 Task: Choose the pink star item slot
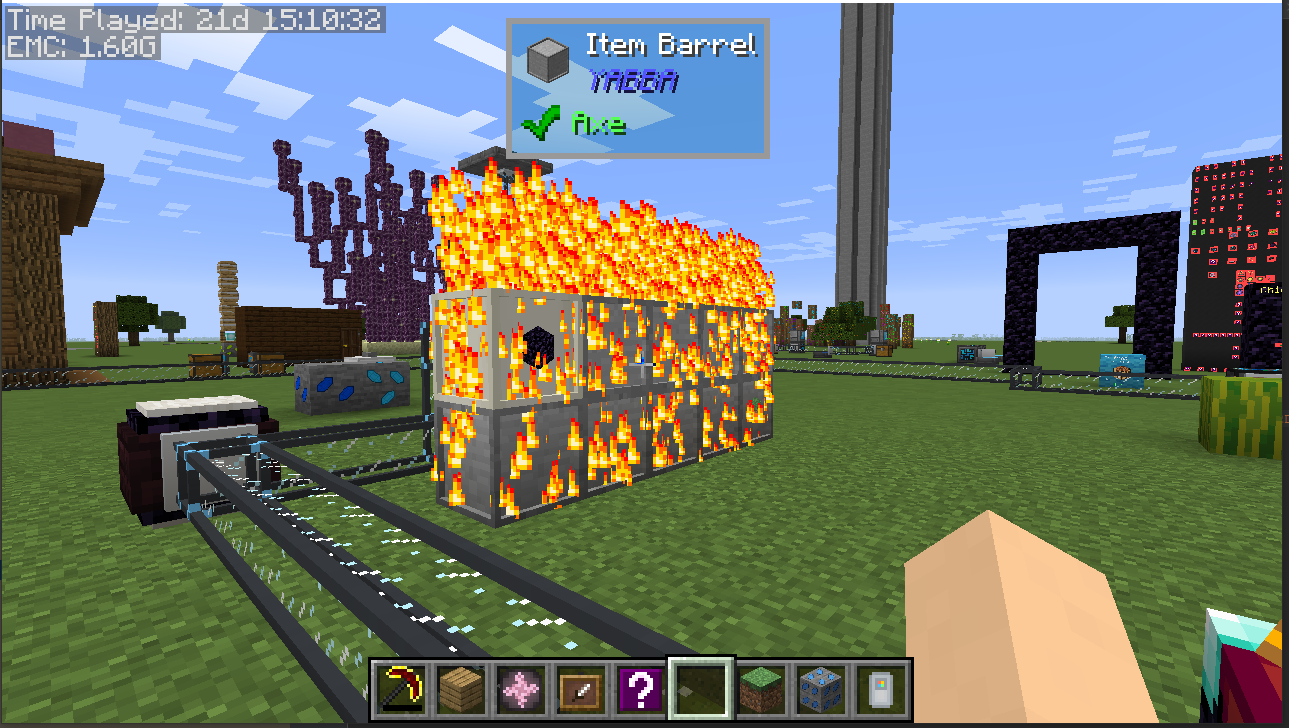click(x=521, y=689)
